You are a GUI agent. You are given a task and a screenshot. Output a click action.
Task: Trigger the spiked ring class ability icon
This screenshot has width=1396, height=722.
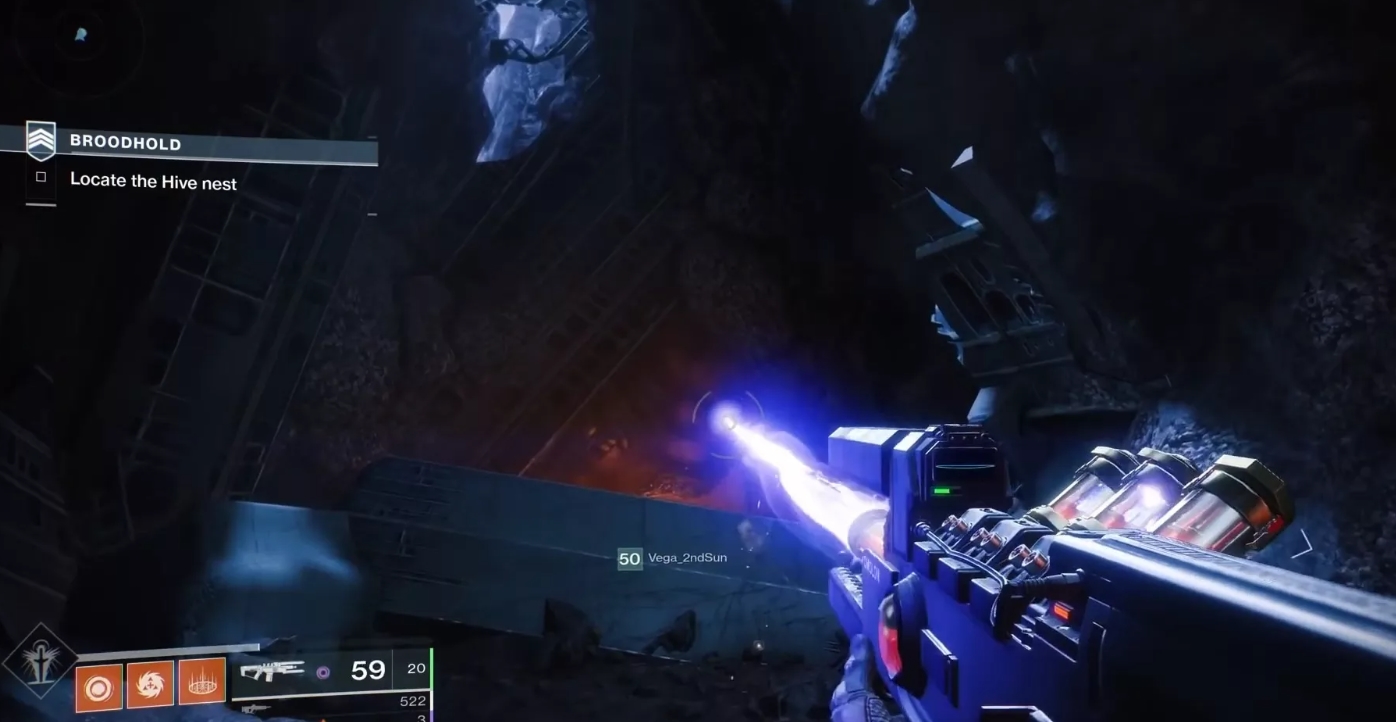click(202, 685)
